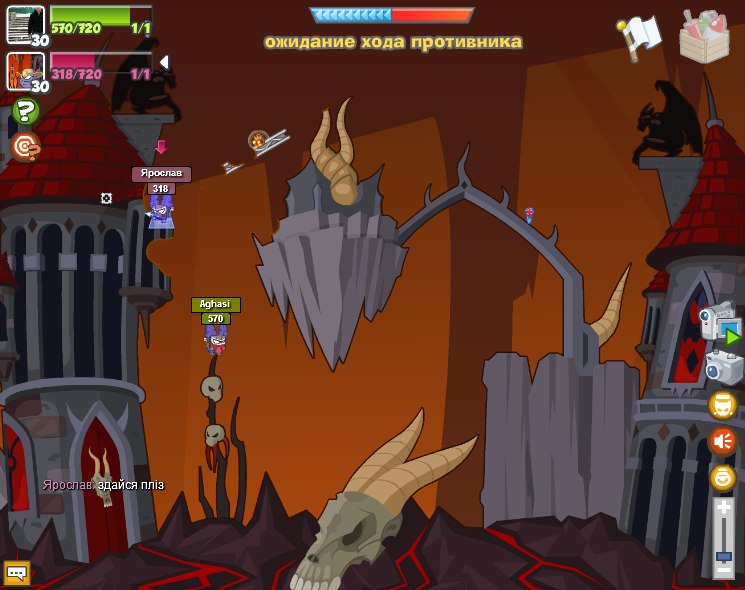The width and height of the screenshot is (745, 590).
Task: Open the chat with the speech bubble button
Action: tap(17, 573)
